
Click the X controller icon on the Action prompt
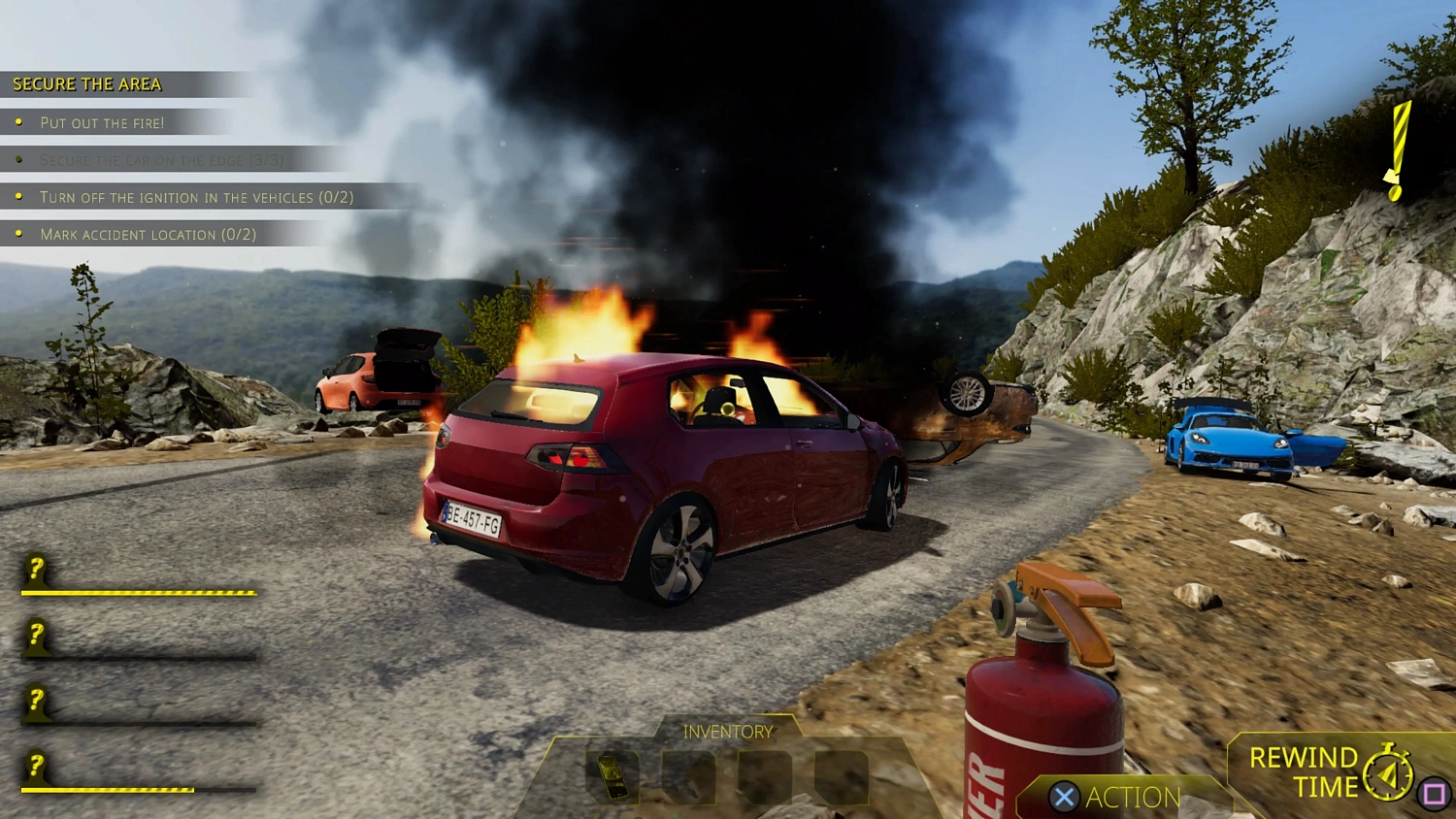[1064, 798]
